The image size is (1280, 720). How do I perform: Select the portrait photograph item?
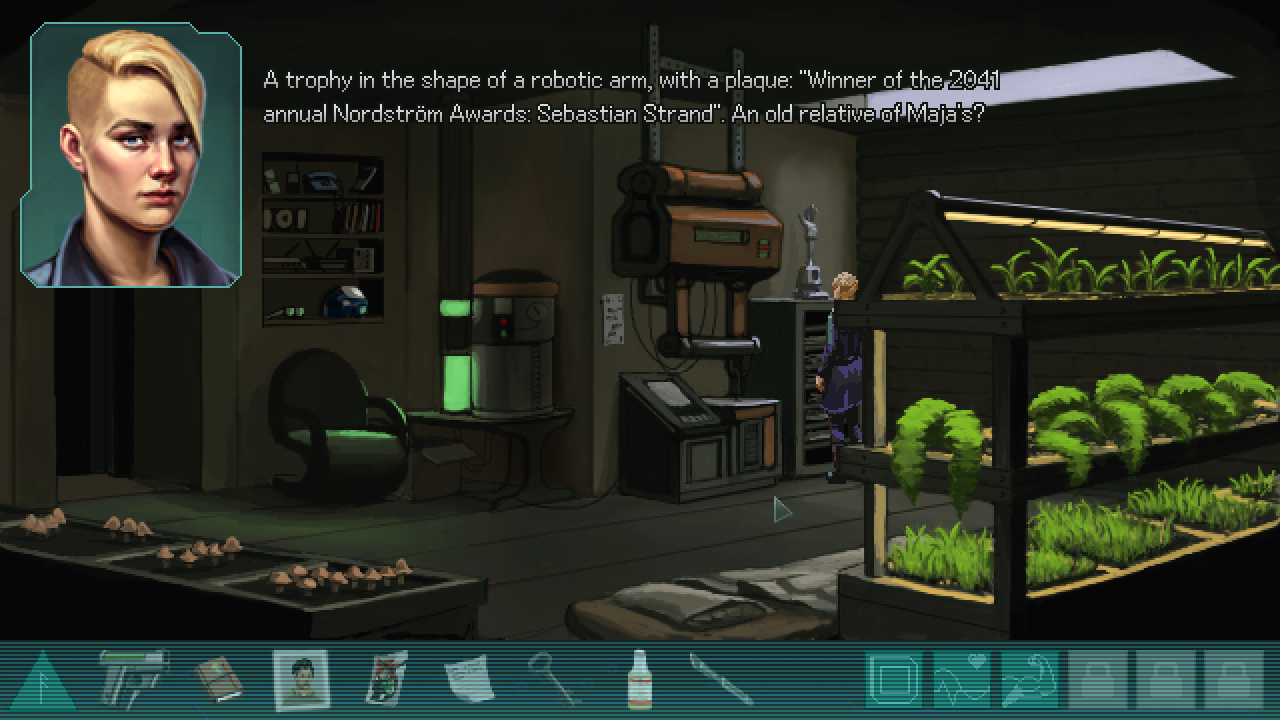(301, 680)
